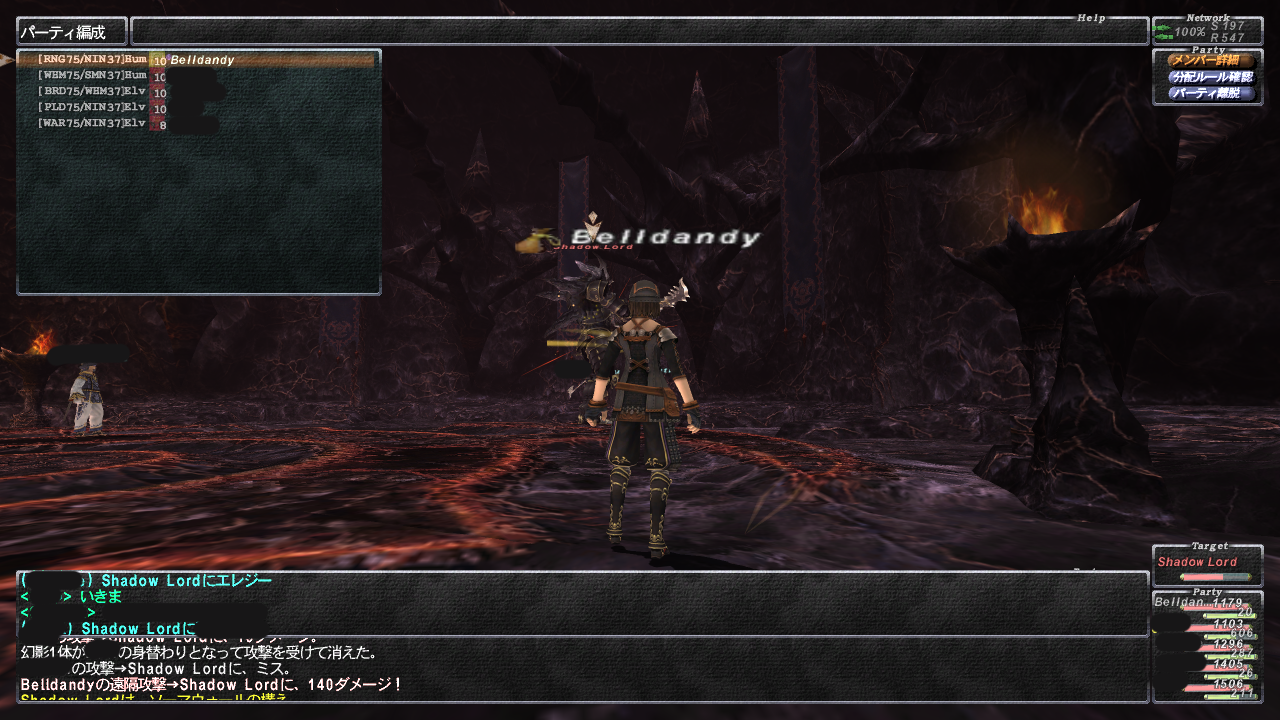Select Belldandy's RNG75/NIN37 row
Viewport: 1280px width, 720px height.
[198, 60]
